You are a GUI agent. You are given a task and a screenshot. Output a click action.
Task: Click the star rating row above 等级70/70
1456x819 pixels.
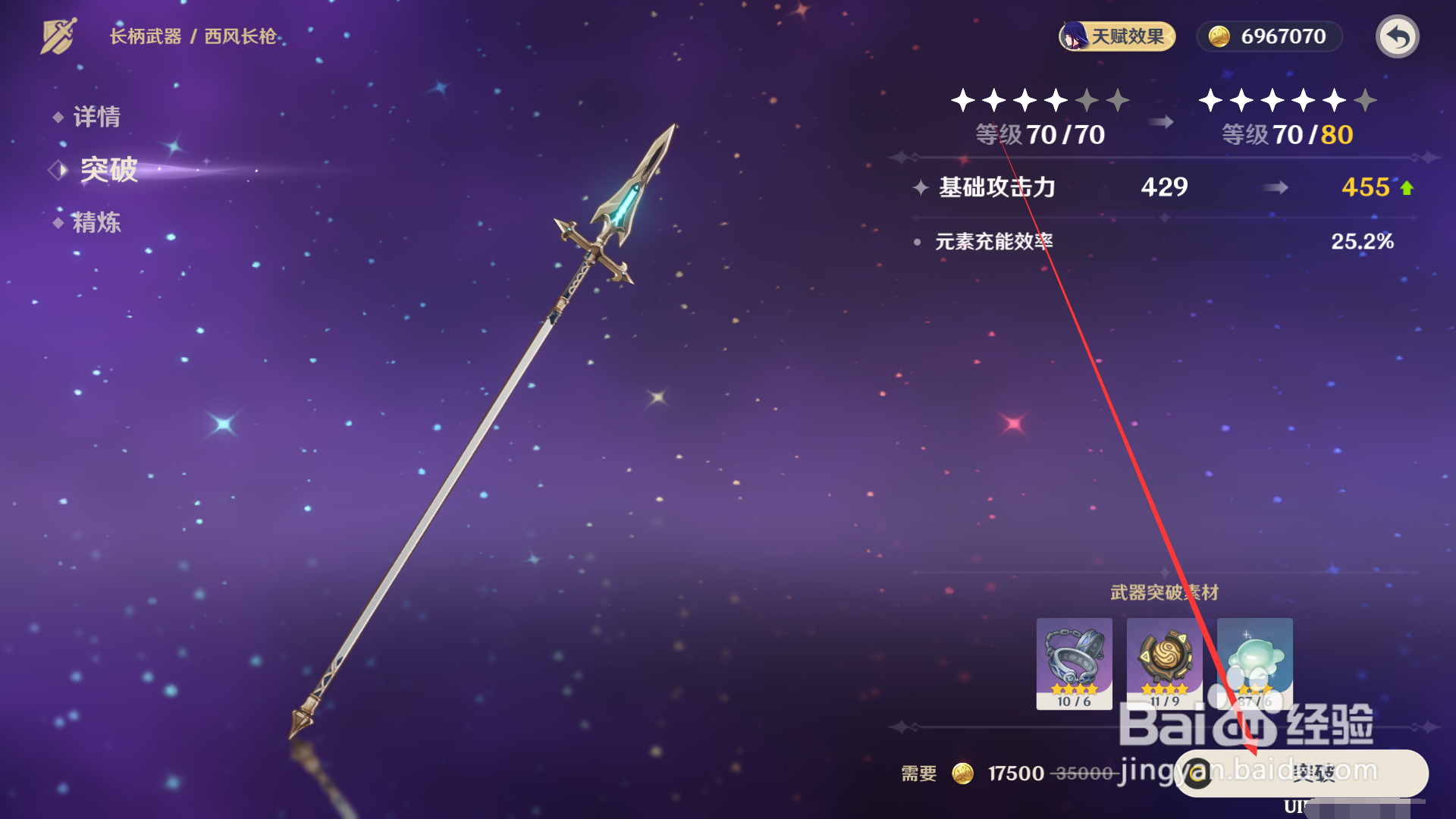pos(1040,99)
